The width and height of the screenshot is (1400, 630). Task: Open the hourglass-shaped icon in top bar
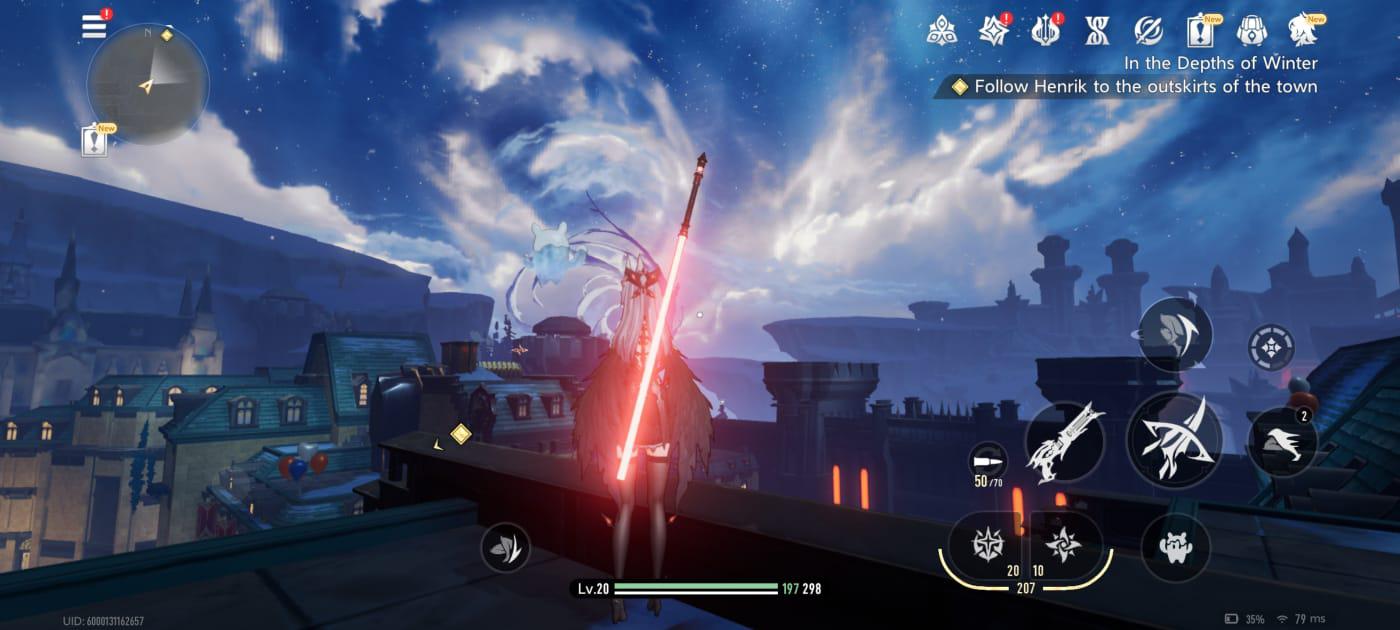coord(1097,31)
